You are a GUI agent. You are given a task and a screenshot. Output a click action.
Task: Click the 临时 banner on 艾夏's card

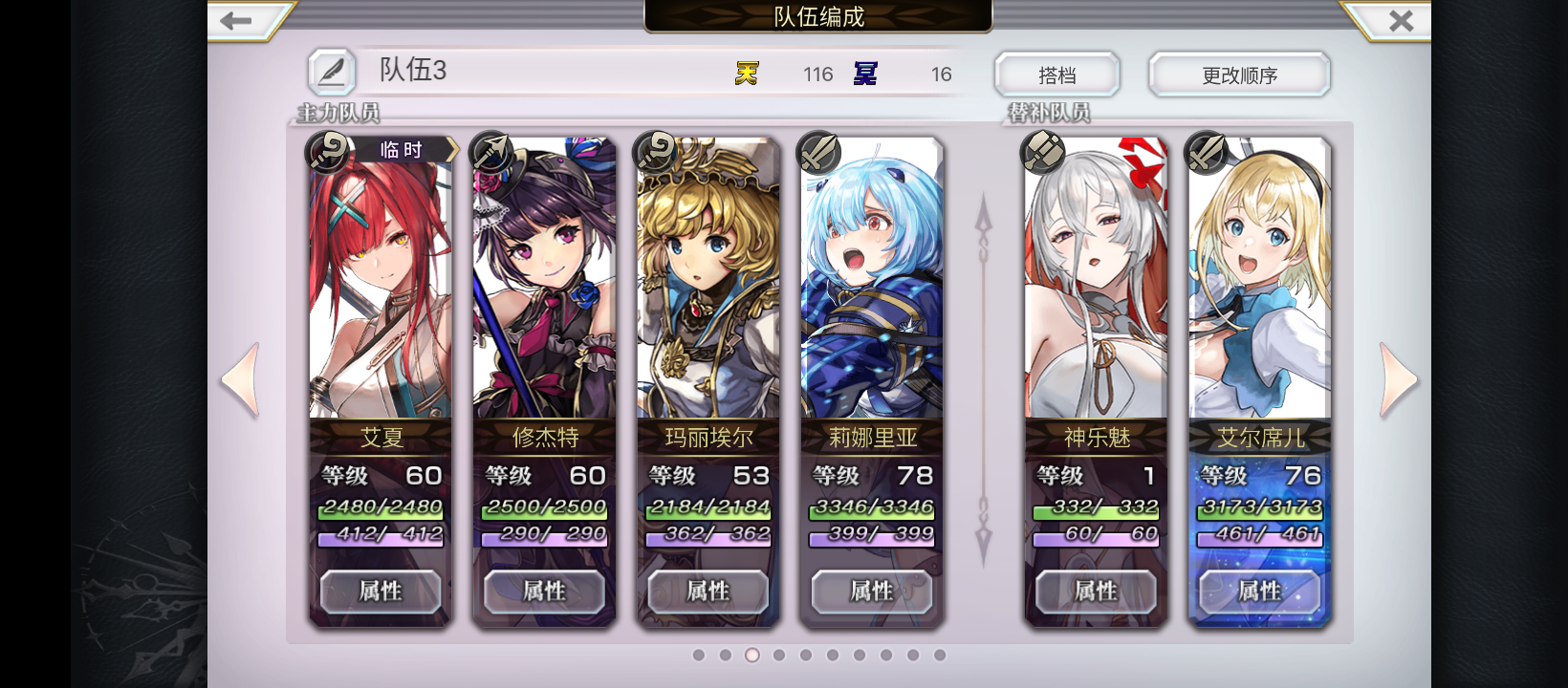(x=402, y=149)
